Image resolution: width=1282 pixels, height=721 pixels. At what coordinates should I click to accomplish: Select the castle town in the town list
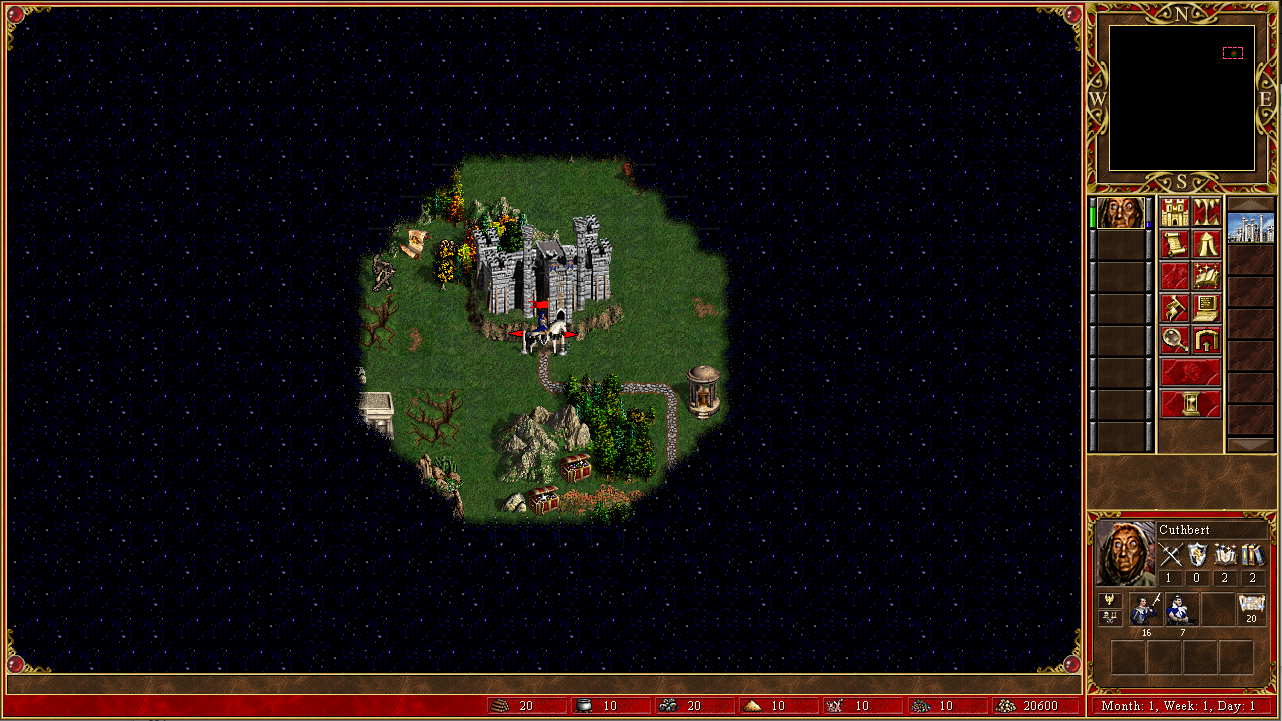pyautogui.click(x=1251, y=227)
